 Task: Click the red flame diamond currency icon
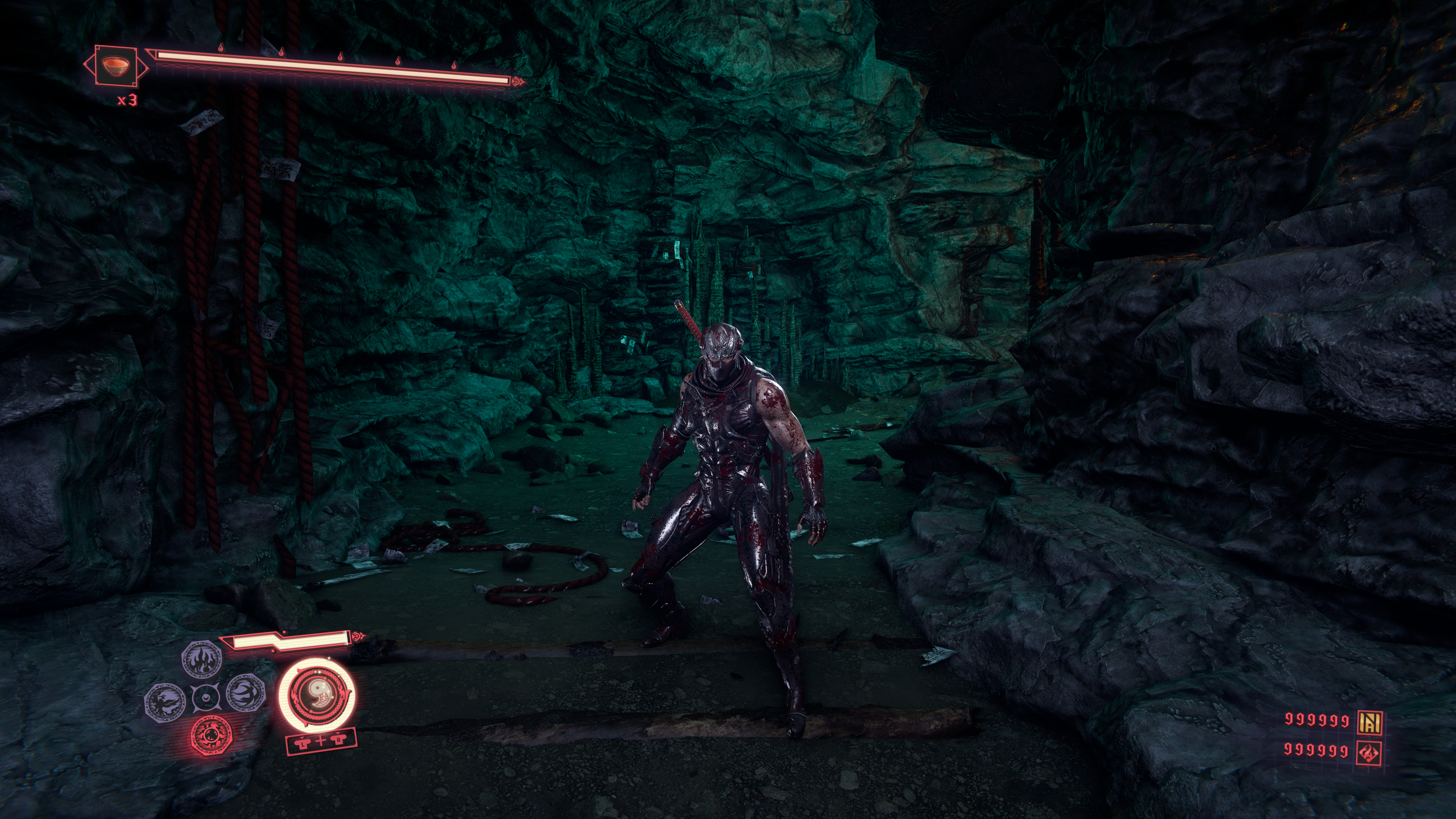tap(1370, 752)
